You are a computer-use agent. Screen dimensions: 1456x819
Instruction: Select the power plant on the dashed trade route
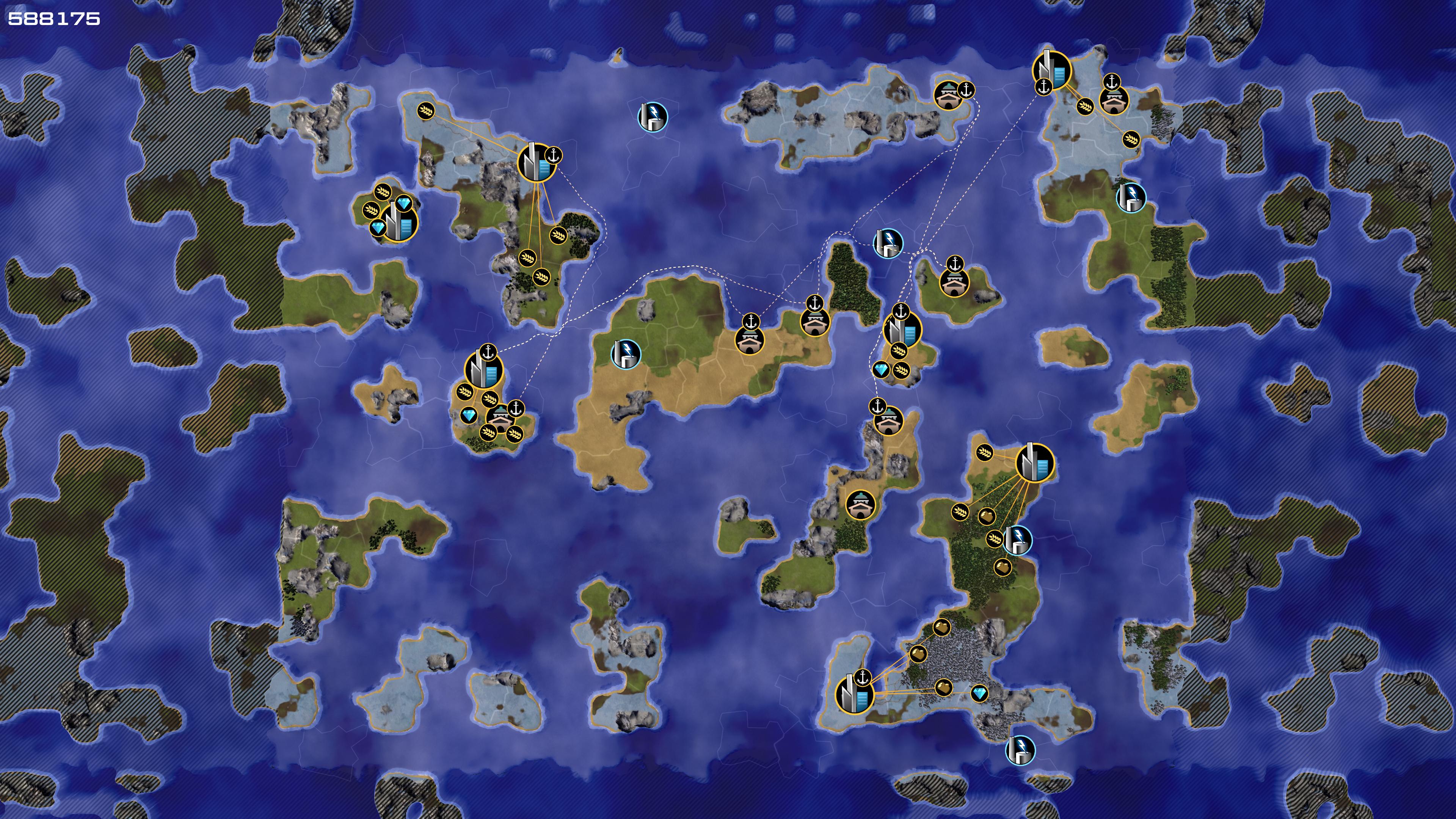tap(888, 243)
